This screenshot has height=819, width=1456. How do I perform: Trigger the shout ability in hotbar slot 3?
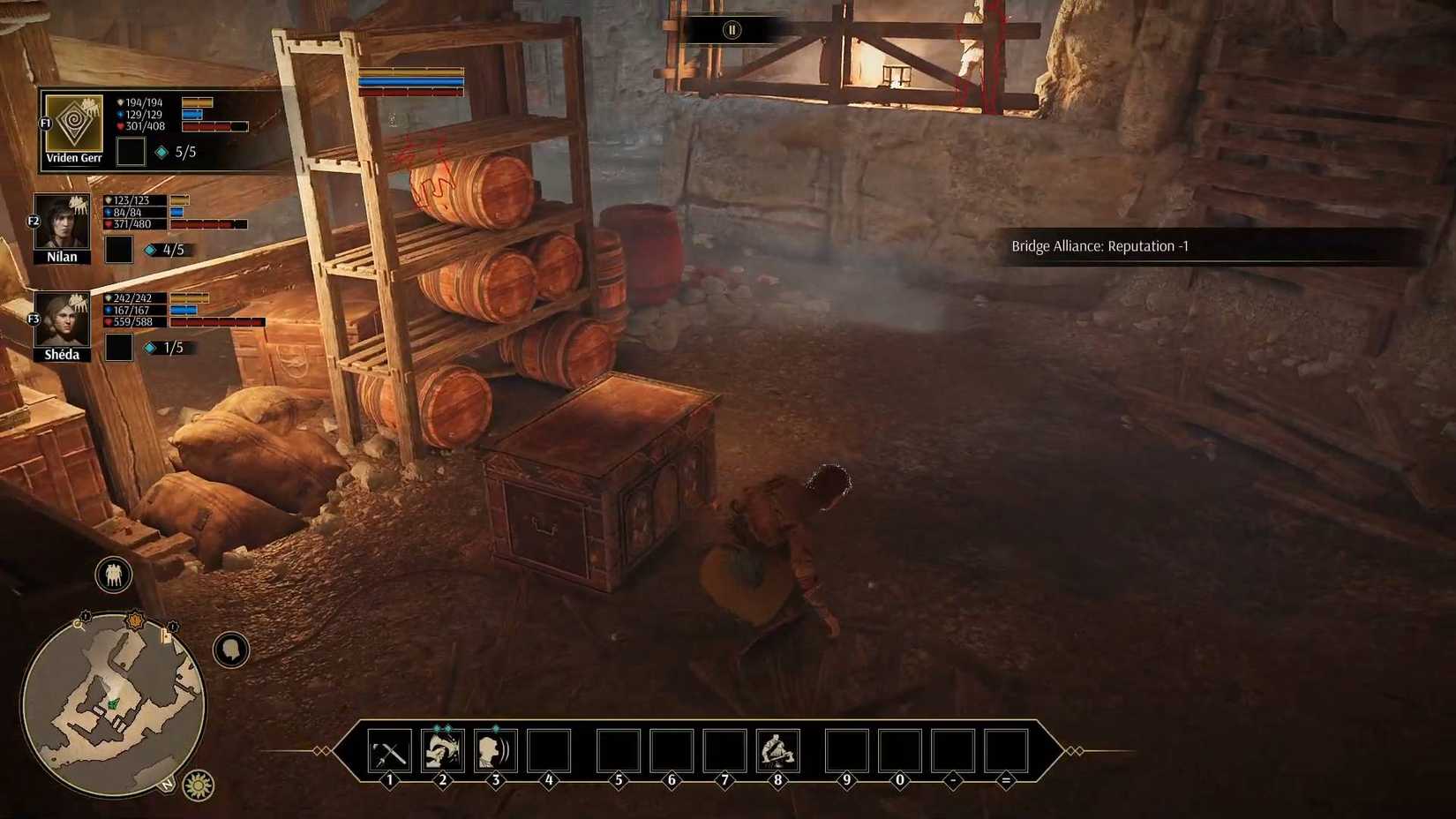pos(496,751)
